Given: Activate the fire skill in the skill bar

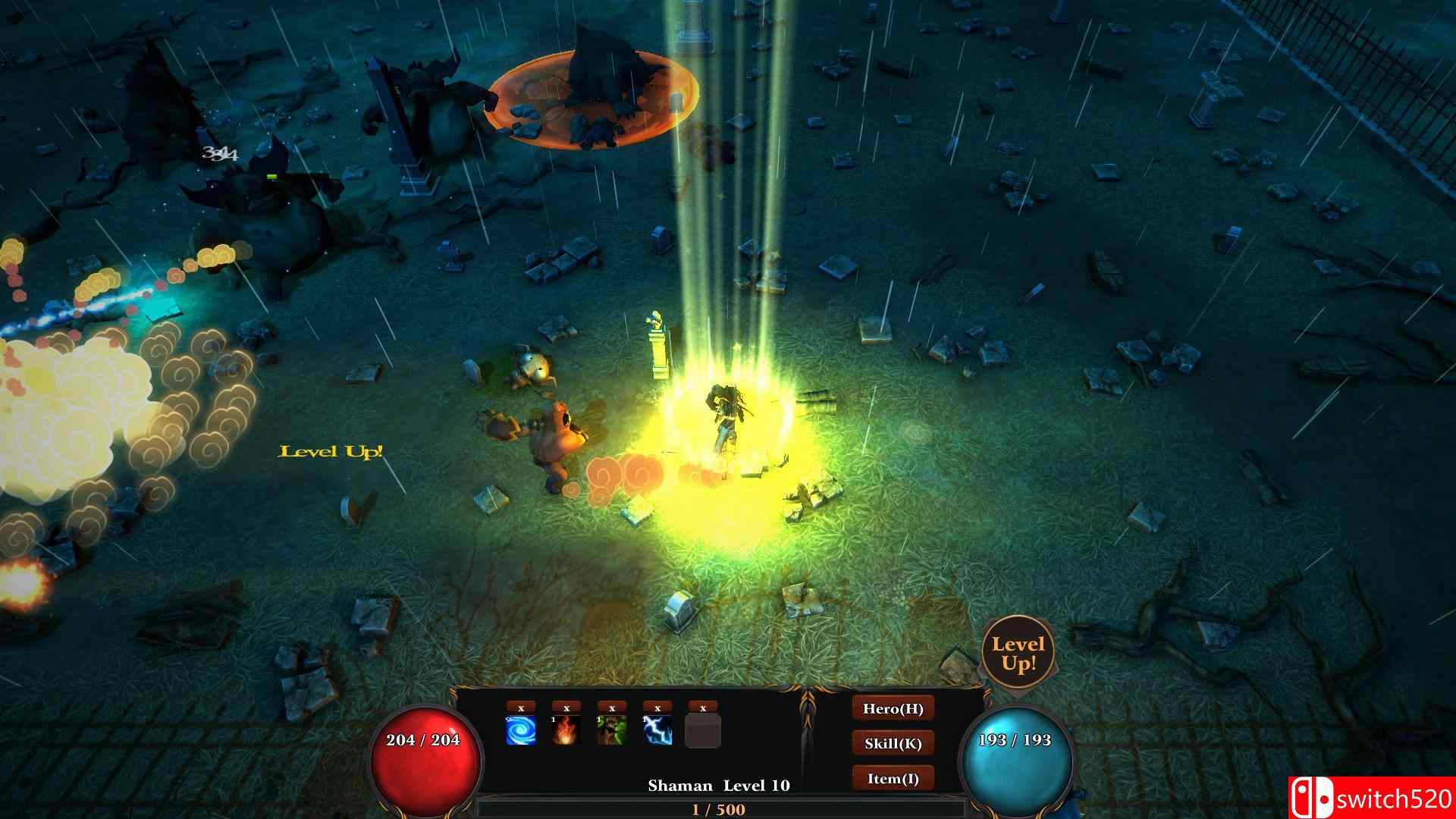Looking at the screenshot, I should (x=566, y=731).
